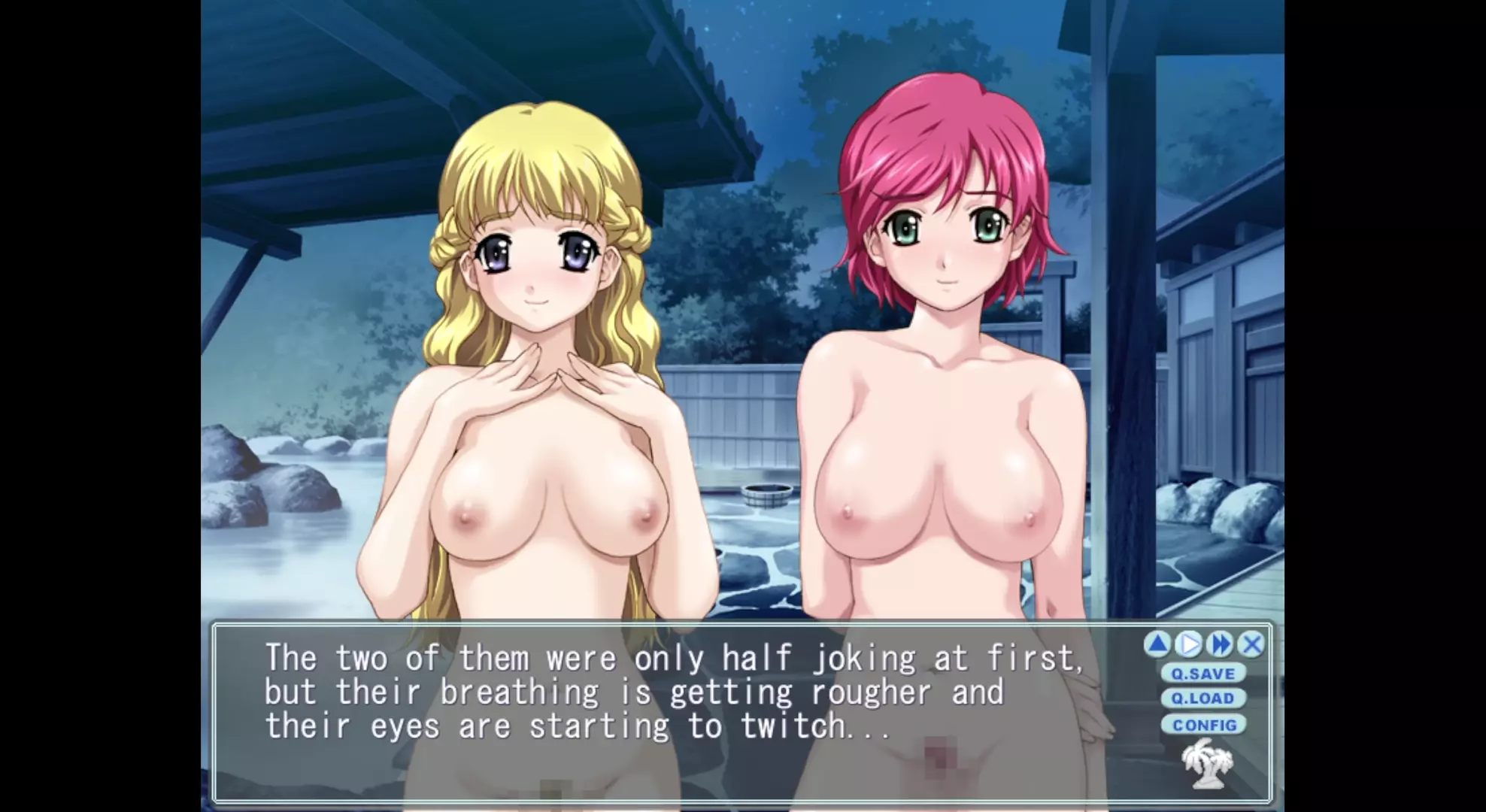The width and height of the screenshot is (1486, 812).
Task: Quick load using Q.LOAD
Action: 1203,698
